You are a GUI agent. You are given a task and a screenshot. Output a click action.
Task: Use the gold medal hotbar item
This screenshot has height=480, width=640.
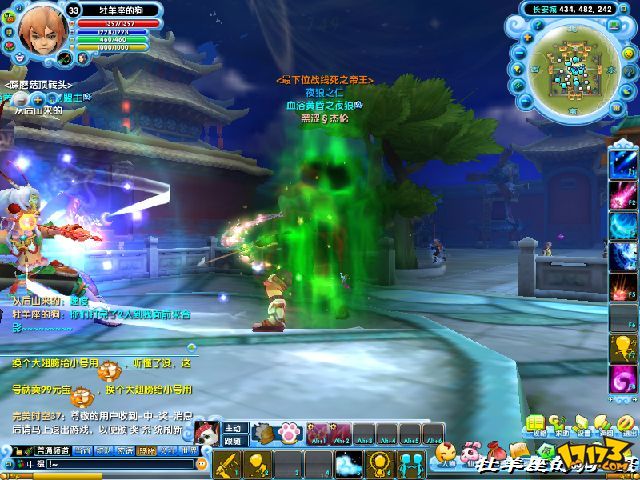[379, 464]
